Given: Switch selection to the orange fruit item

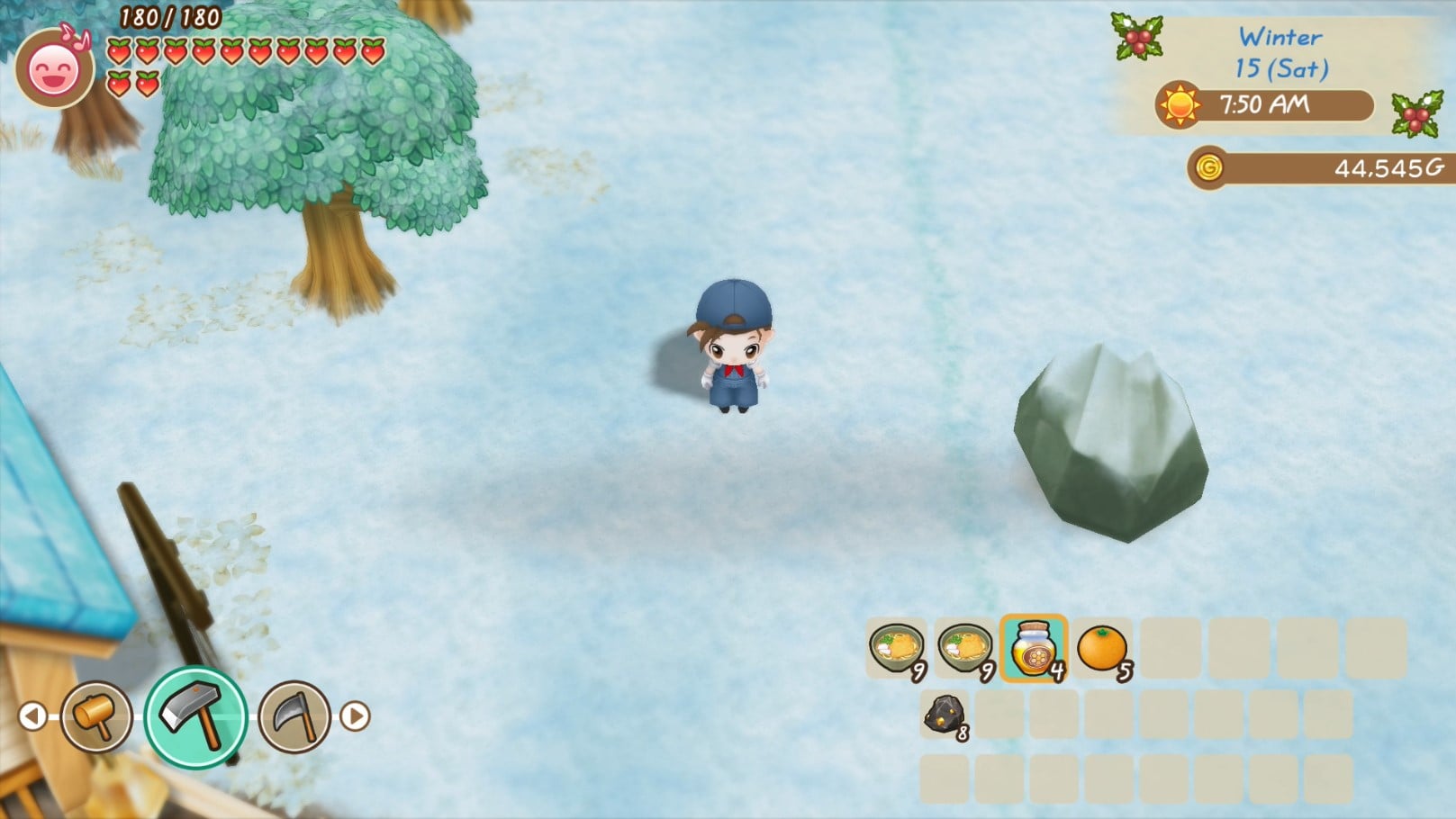Looking at the screenshot, I should (1099, 650).
